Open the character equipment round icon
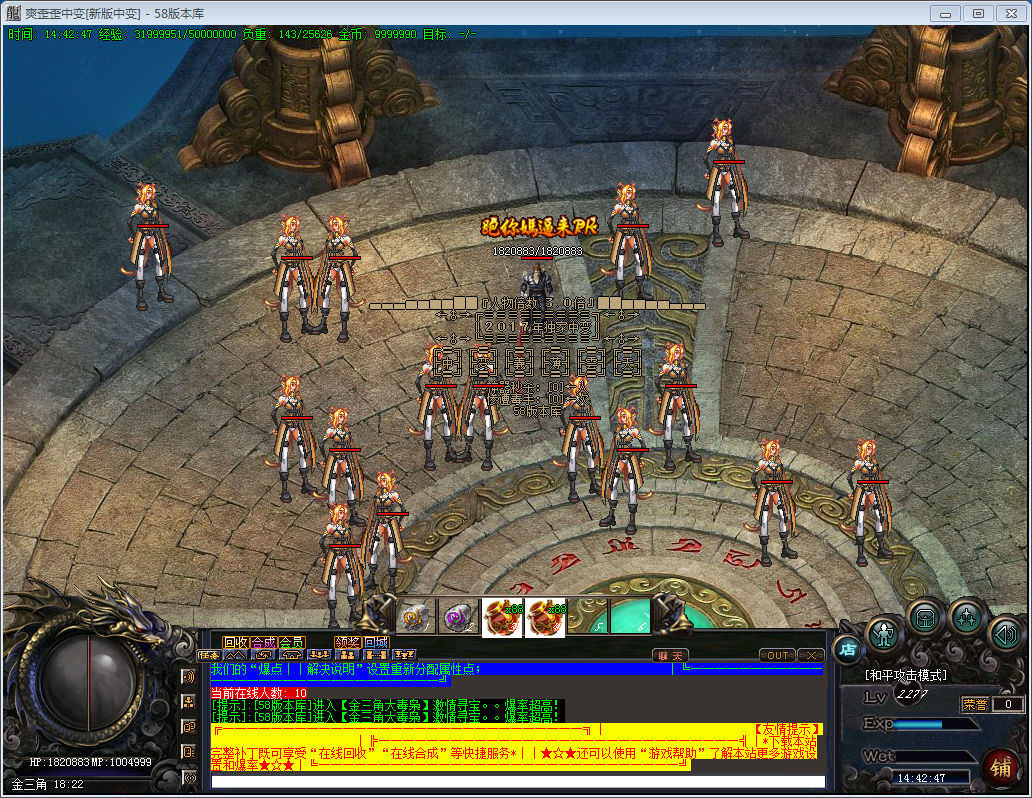Screen dimensions: 1032x798 tap(885, 633)
